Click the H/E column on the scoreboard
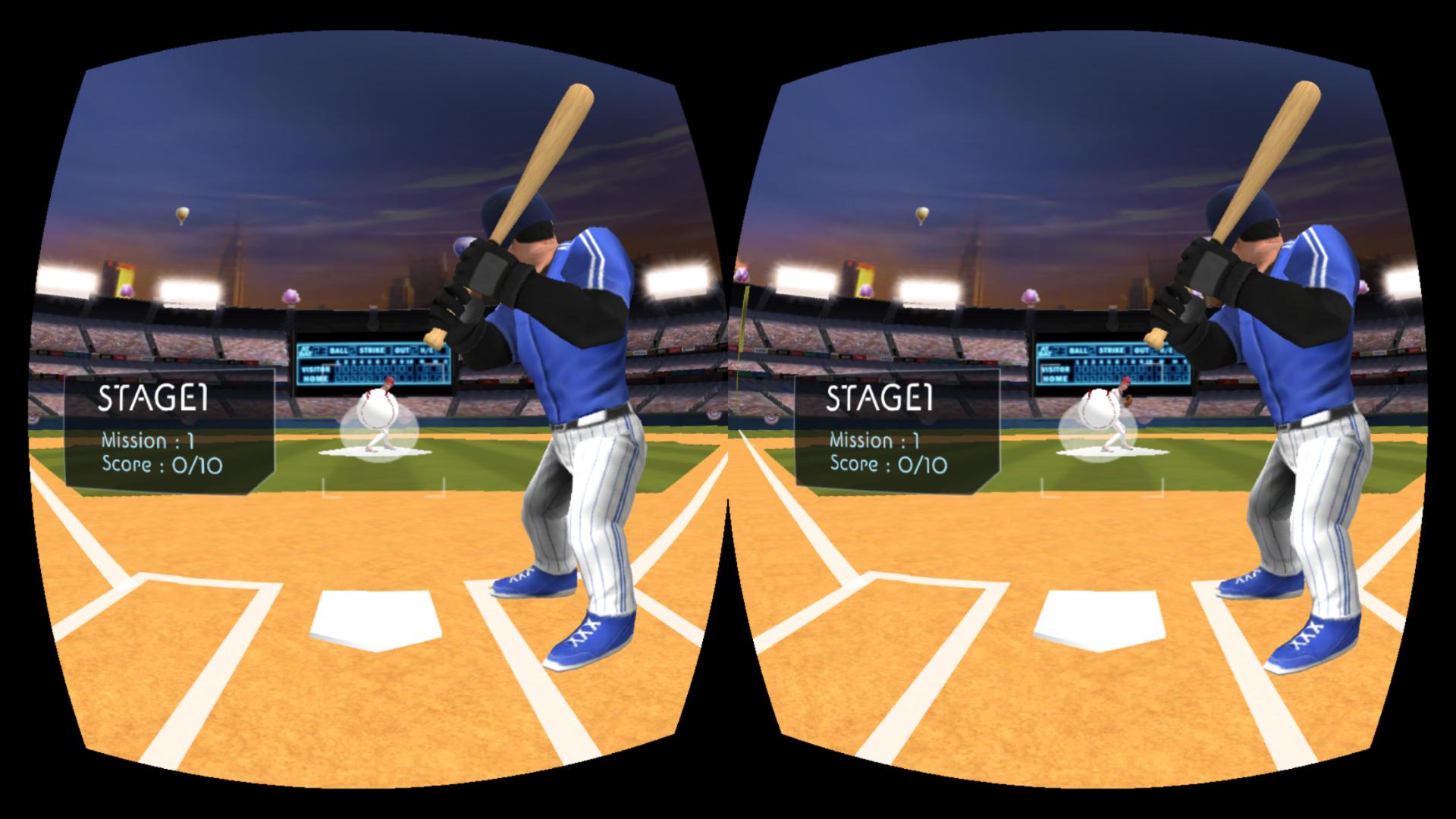Image resolution: width=1456 pixels, height=819 pixels. point(425,350)
